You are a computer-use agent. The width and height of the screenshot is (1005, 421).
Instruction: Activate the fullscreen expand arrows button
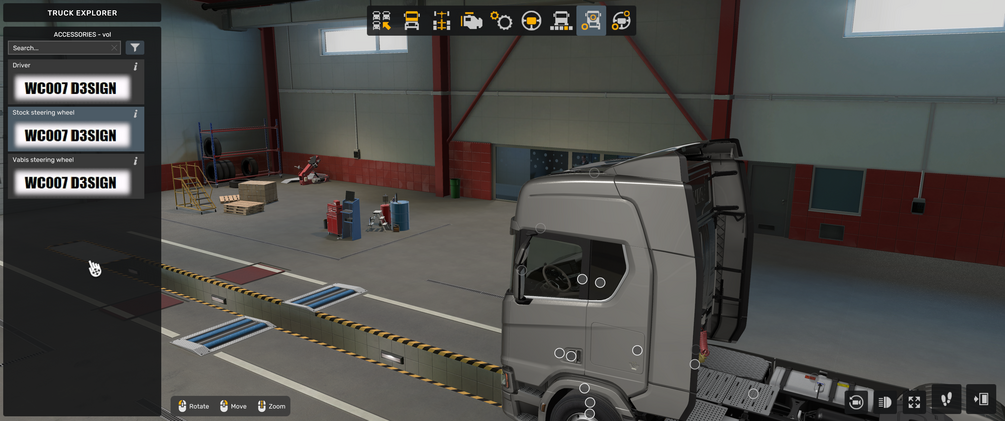tap(914, 401)
